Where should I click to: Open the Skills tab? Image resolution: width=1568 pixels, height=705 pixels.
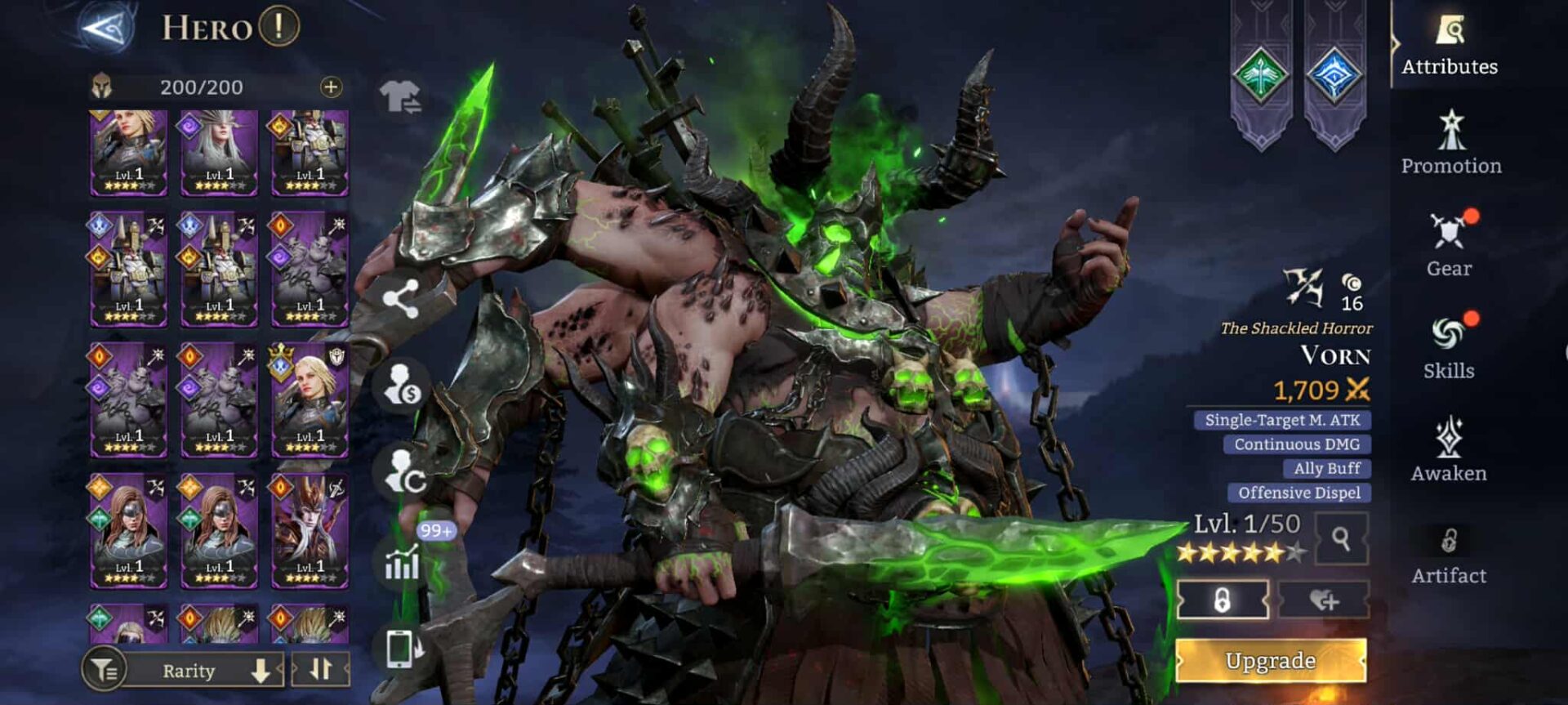(x=1450, y=348)
